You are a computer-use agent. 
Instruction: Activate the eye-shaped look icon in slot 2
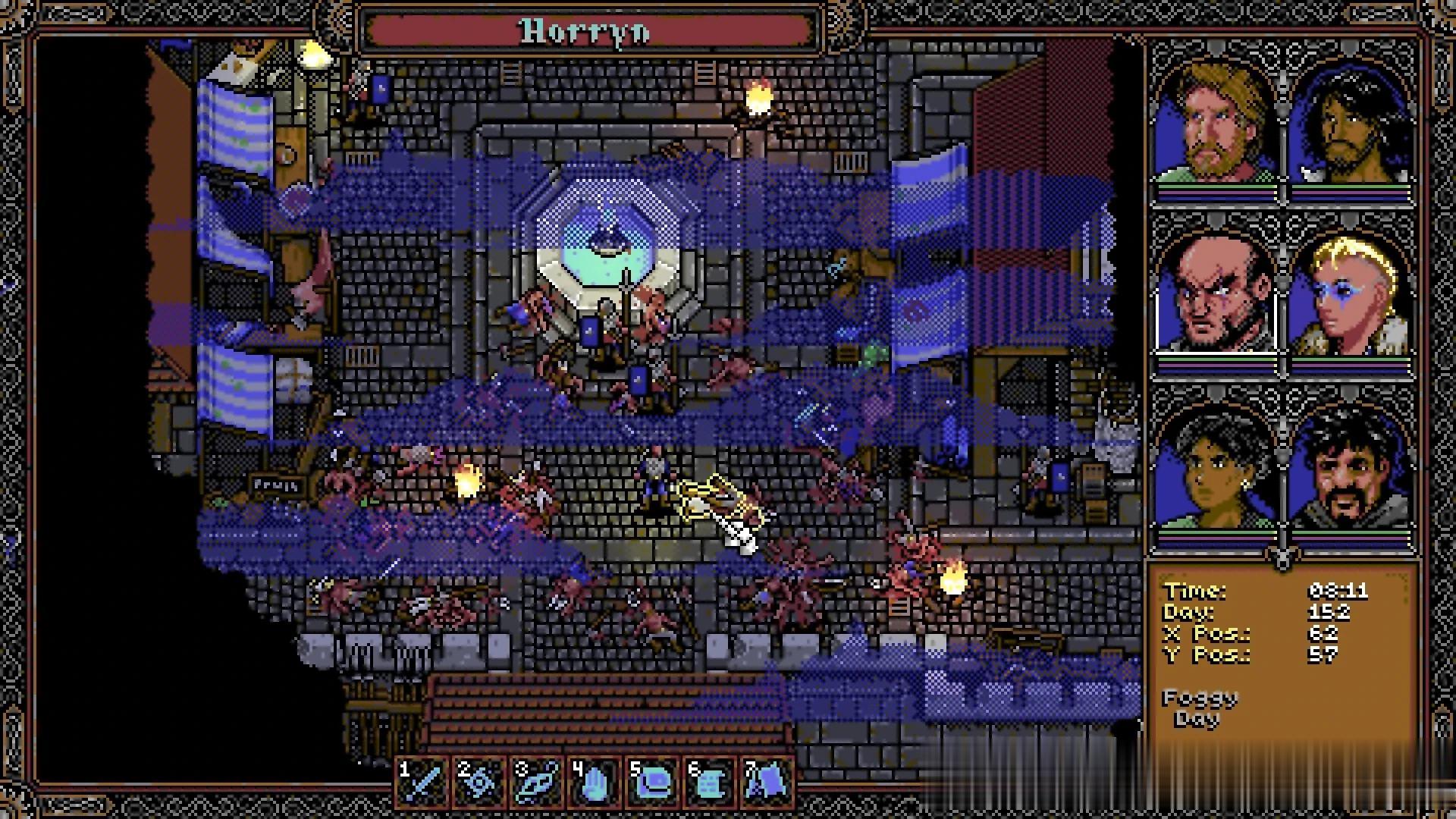481,780
